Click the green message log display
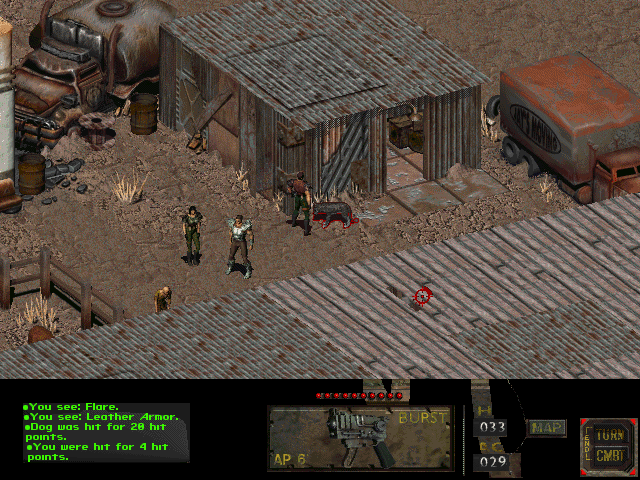This screenshot has height=480, width=640. (x=104, y=432)
